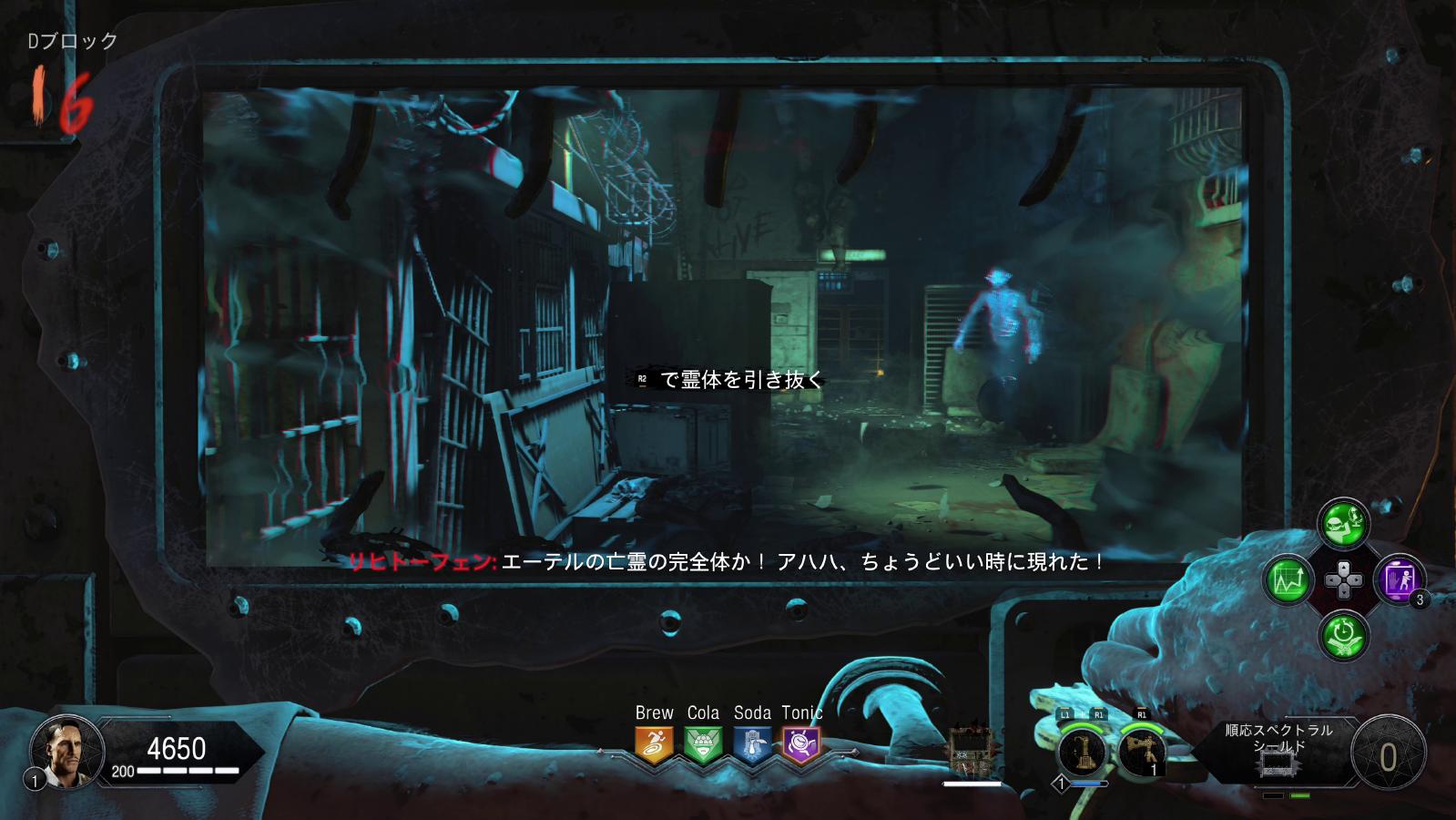This screenshot has width=1456, height=820.
Task: Select the blue Soda perk icon
Action: tap(752, 744)
